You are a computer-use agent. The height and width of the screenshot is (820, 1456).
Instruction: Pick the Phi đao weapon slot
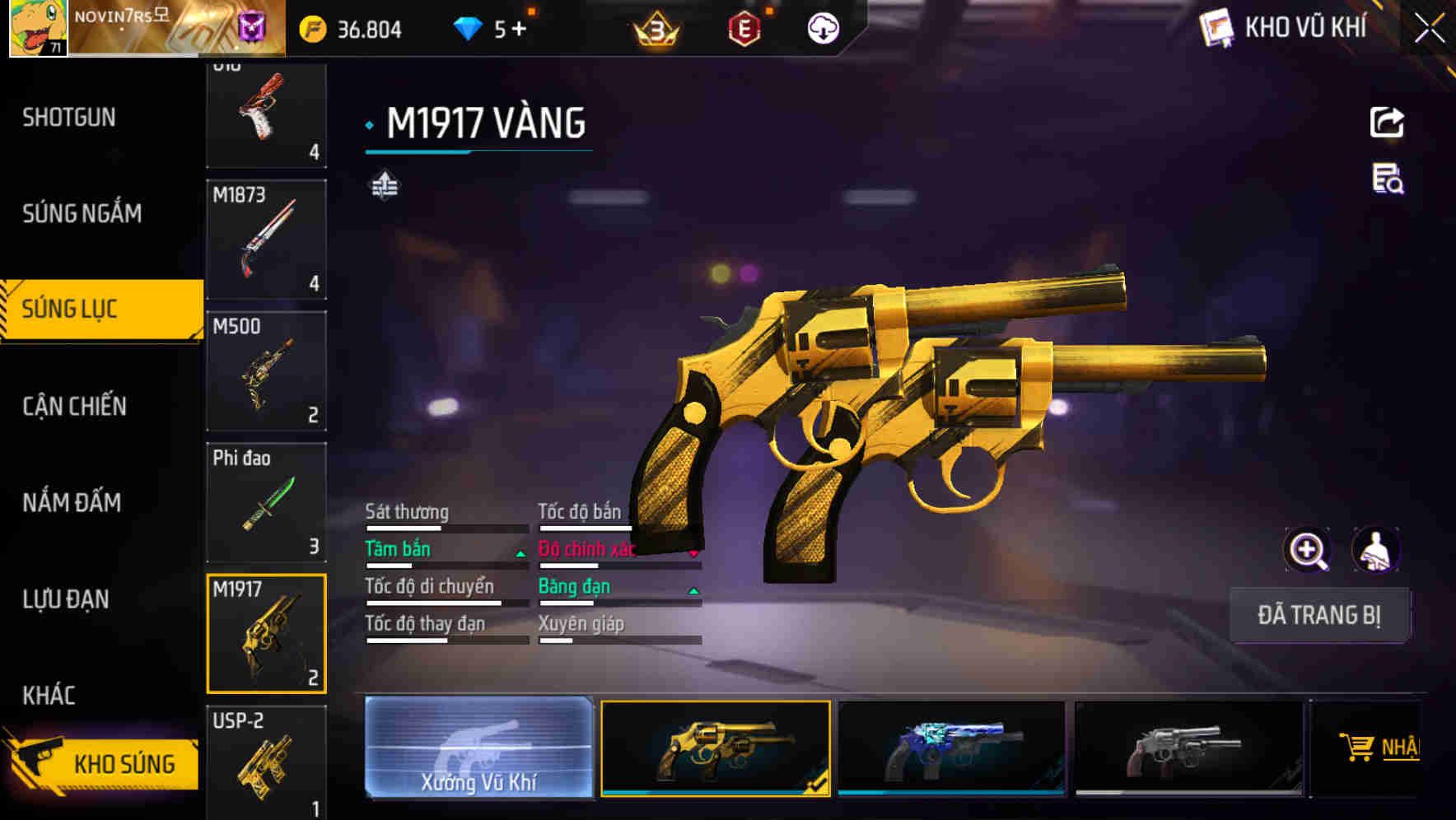266,502
